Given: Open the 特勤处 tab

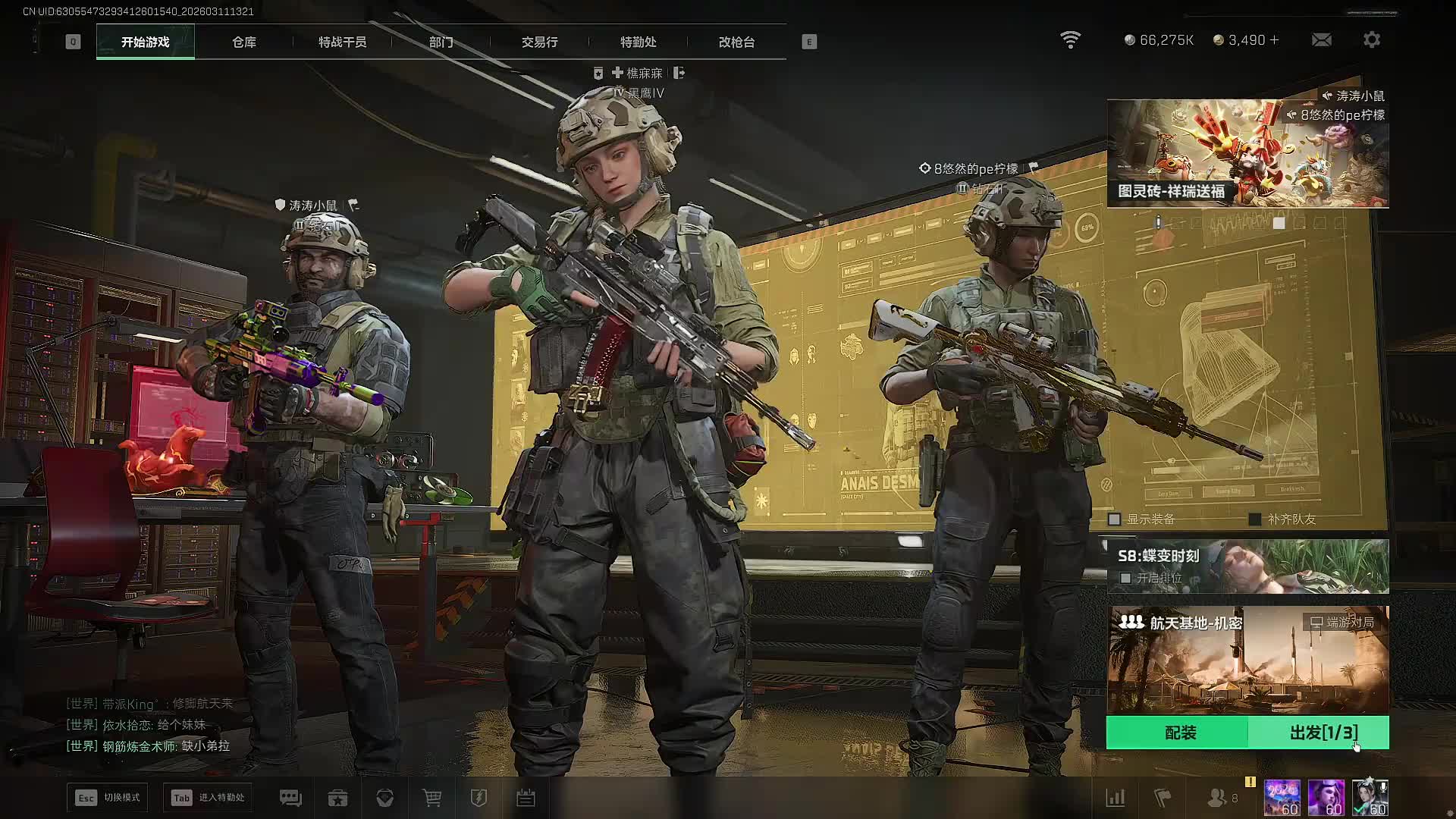Looking at the screenshot, I should tap(638, 42).
